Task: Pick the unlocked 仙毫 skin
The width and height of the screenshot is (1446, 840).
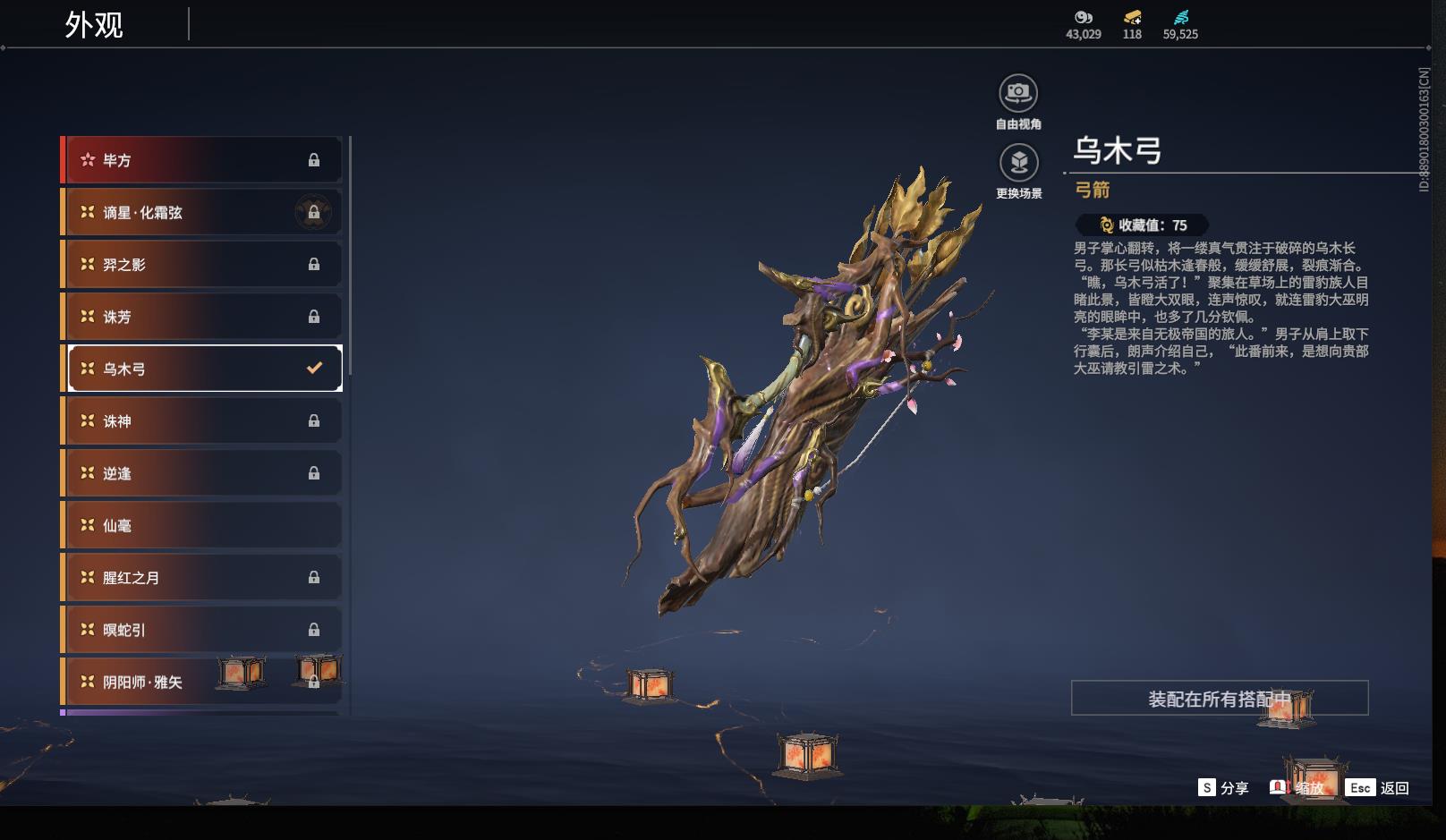Action: [202, 525]
